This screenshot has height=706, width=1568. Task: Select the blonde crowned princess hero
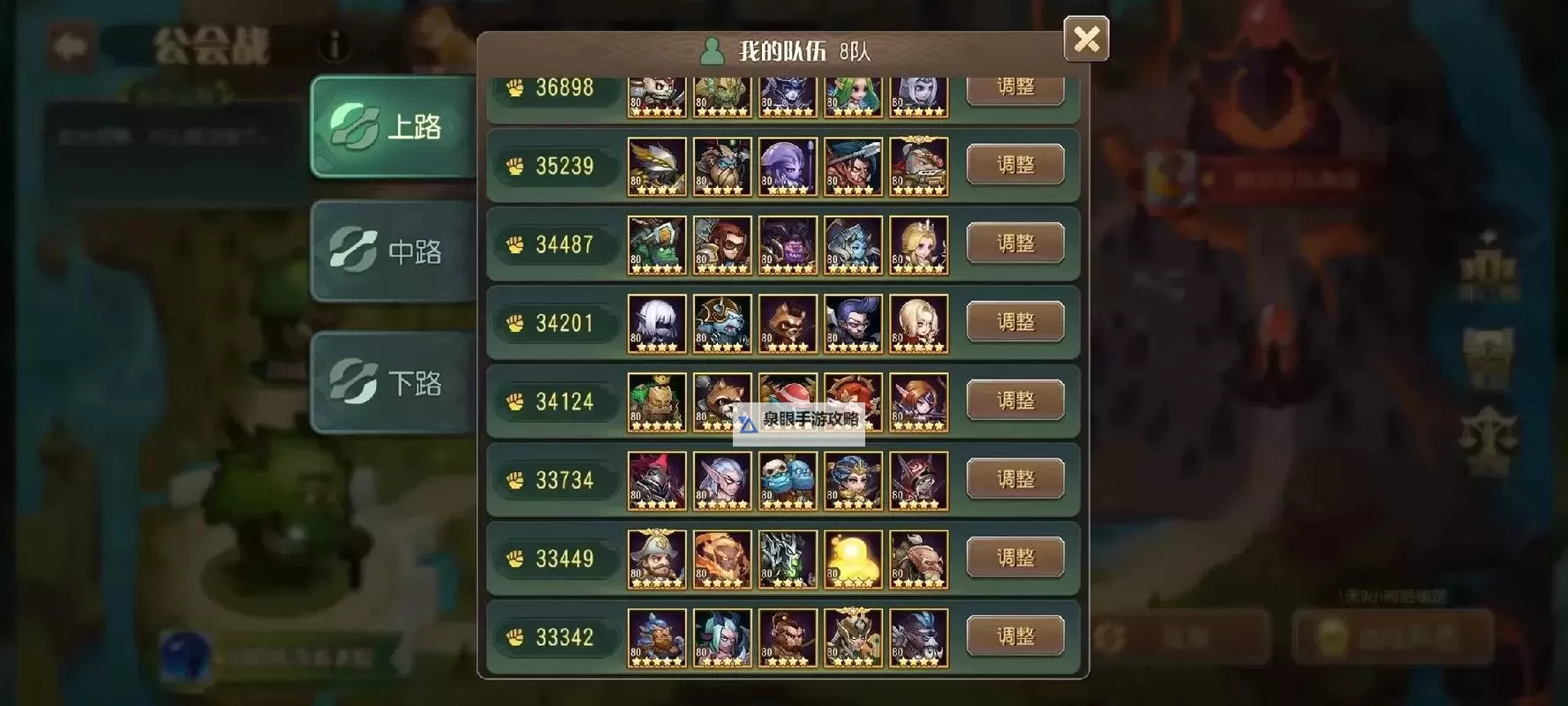[x=918, y=244]
